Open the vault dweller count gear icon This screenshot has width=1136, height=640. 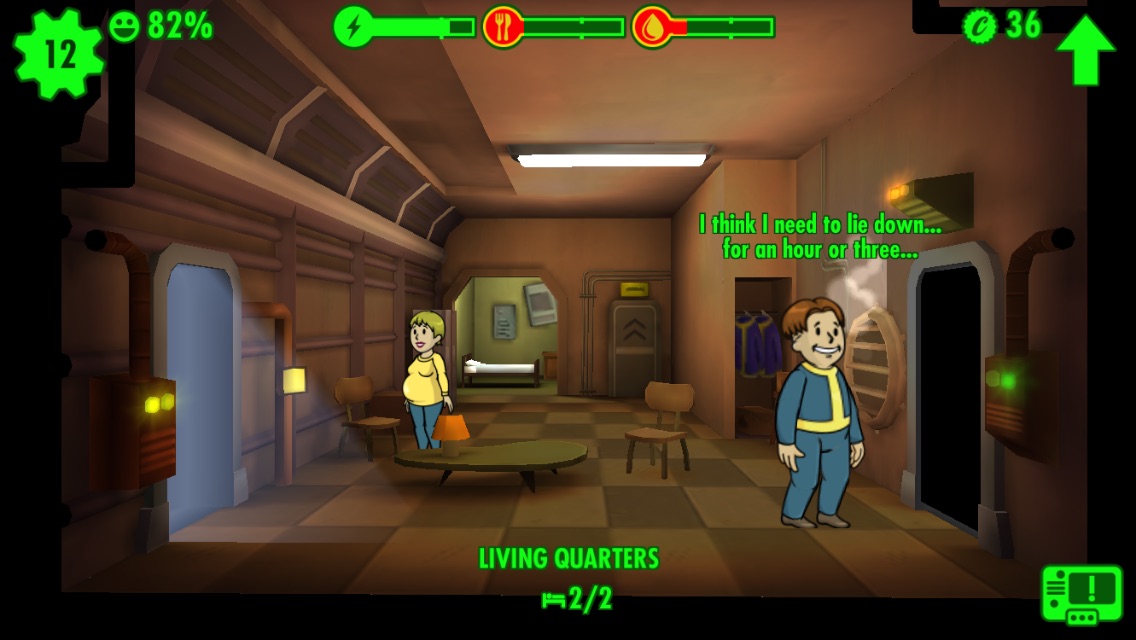(59, 54)
